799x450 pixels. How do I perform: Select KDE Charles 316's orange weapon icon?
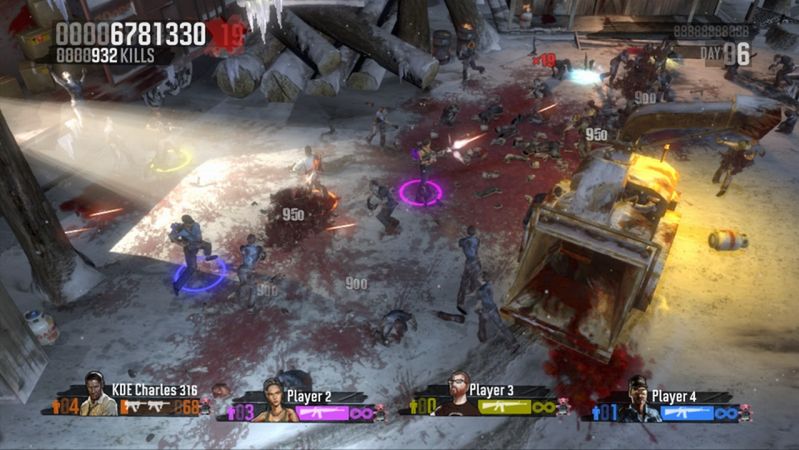point(146,407)
